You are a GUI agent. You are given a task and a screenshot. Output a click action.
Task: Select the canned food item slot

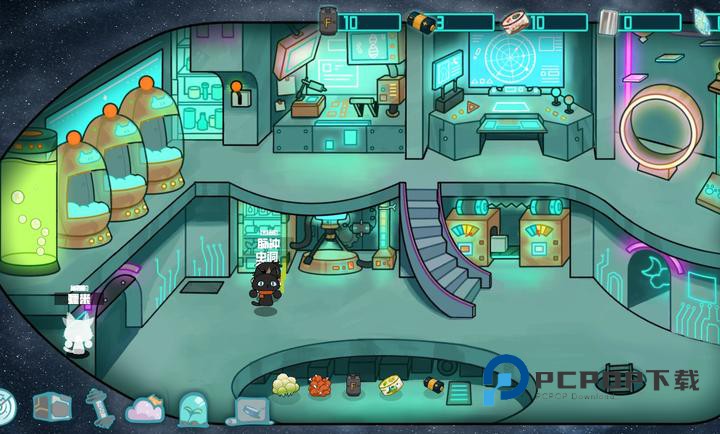point(389,385)
